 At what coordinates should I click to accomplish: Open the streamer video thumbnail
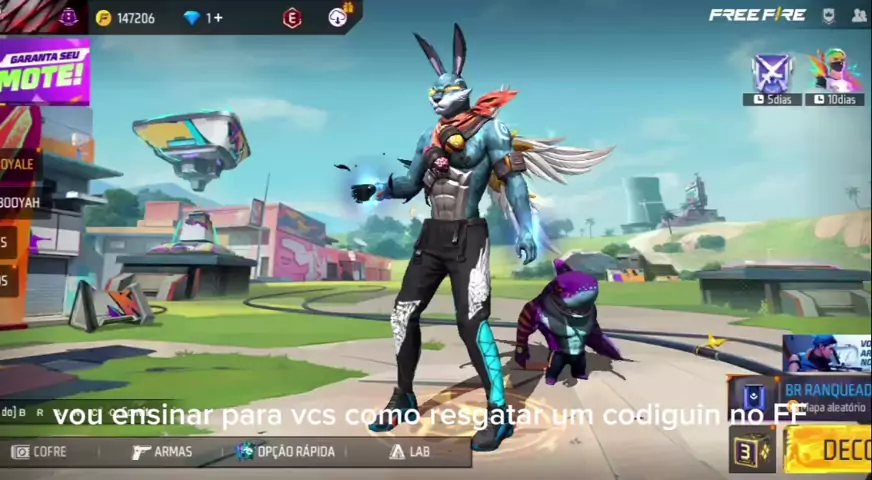point(826,353)
